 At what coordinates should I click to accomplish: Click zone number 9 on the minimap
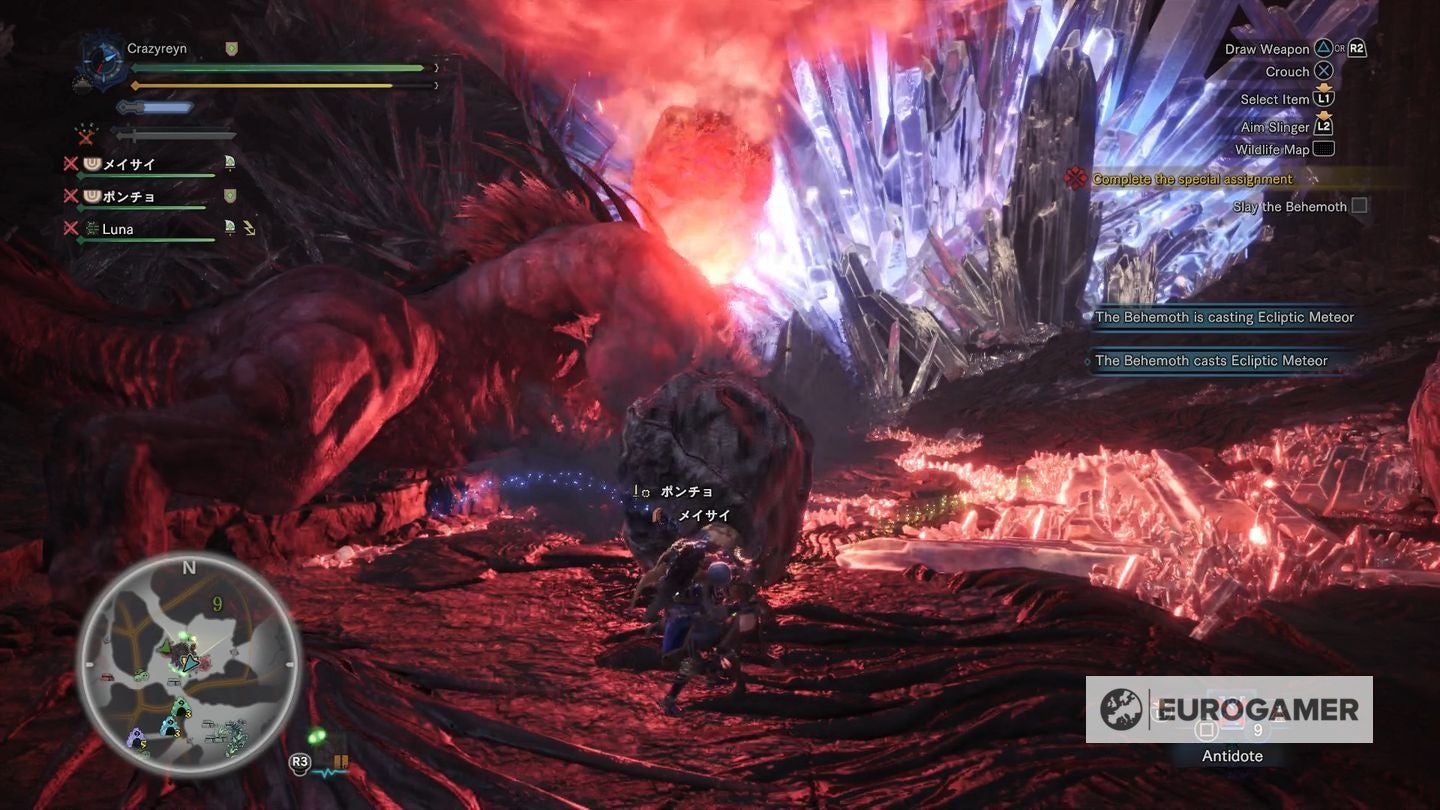coord(217,603)
